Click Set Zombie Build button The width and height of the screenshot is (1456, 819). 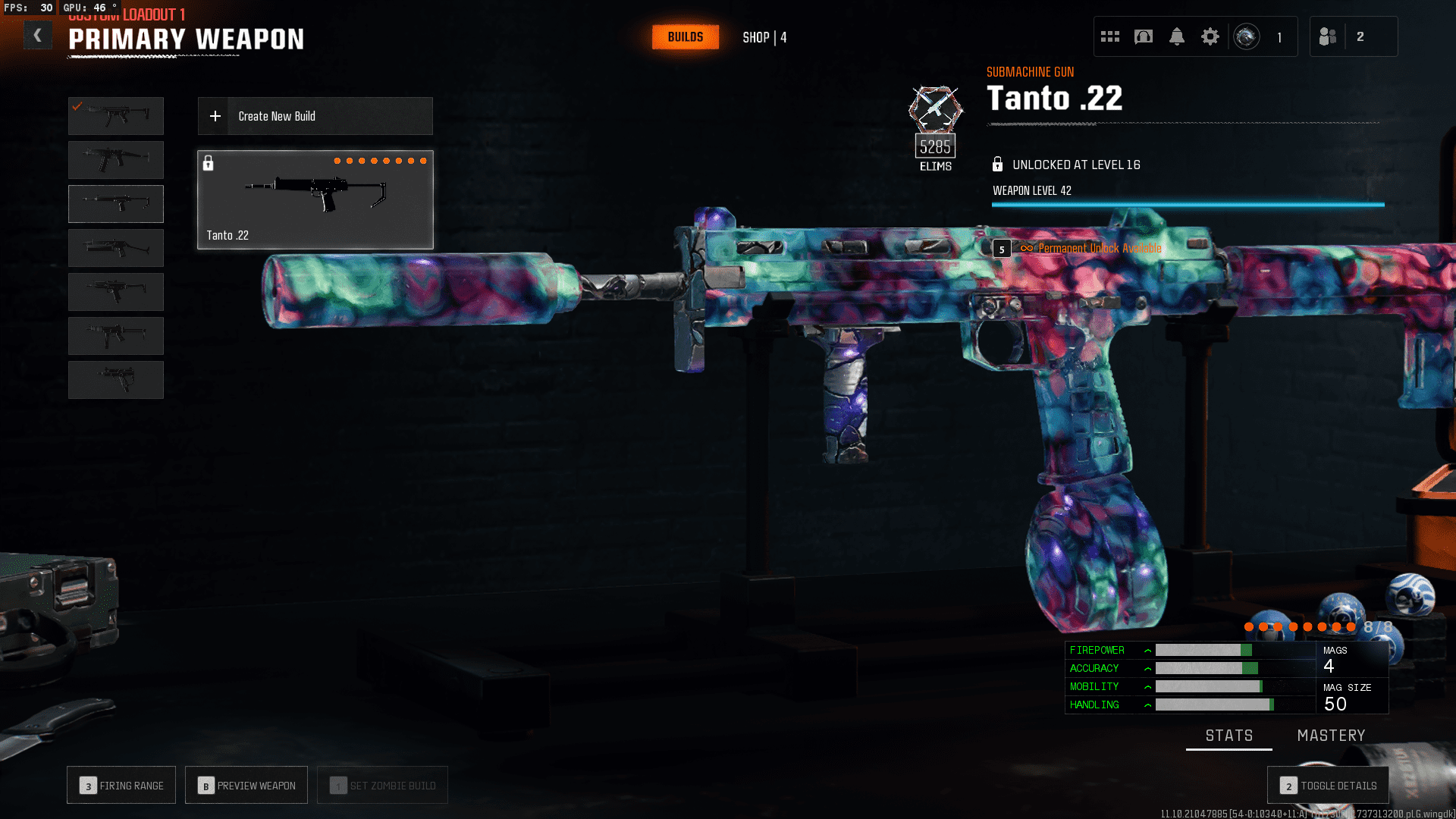click(382, 786)
